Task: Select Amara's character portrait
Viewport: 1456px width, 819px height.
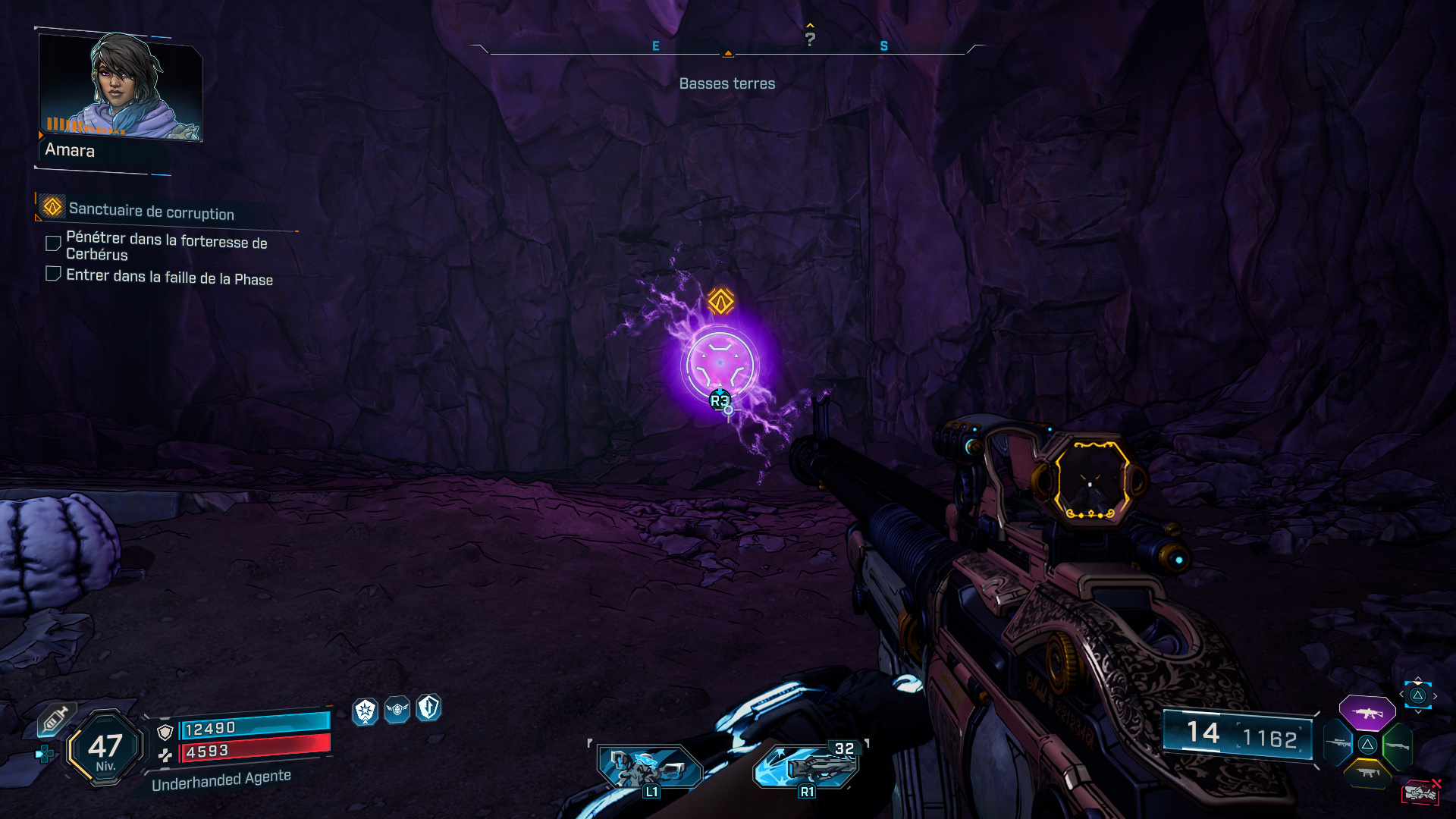Action: point(120,87)
